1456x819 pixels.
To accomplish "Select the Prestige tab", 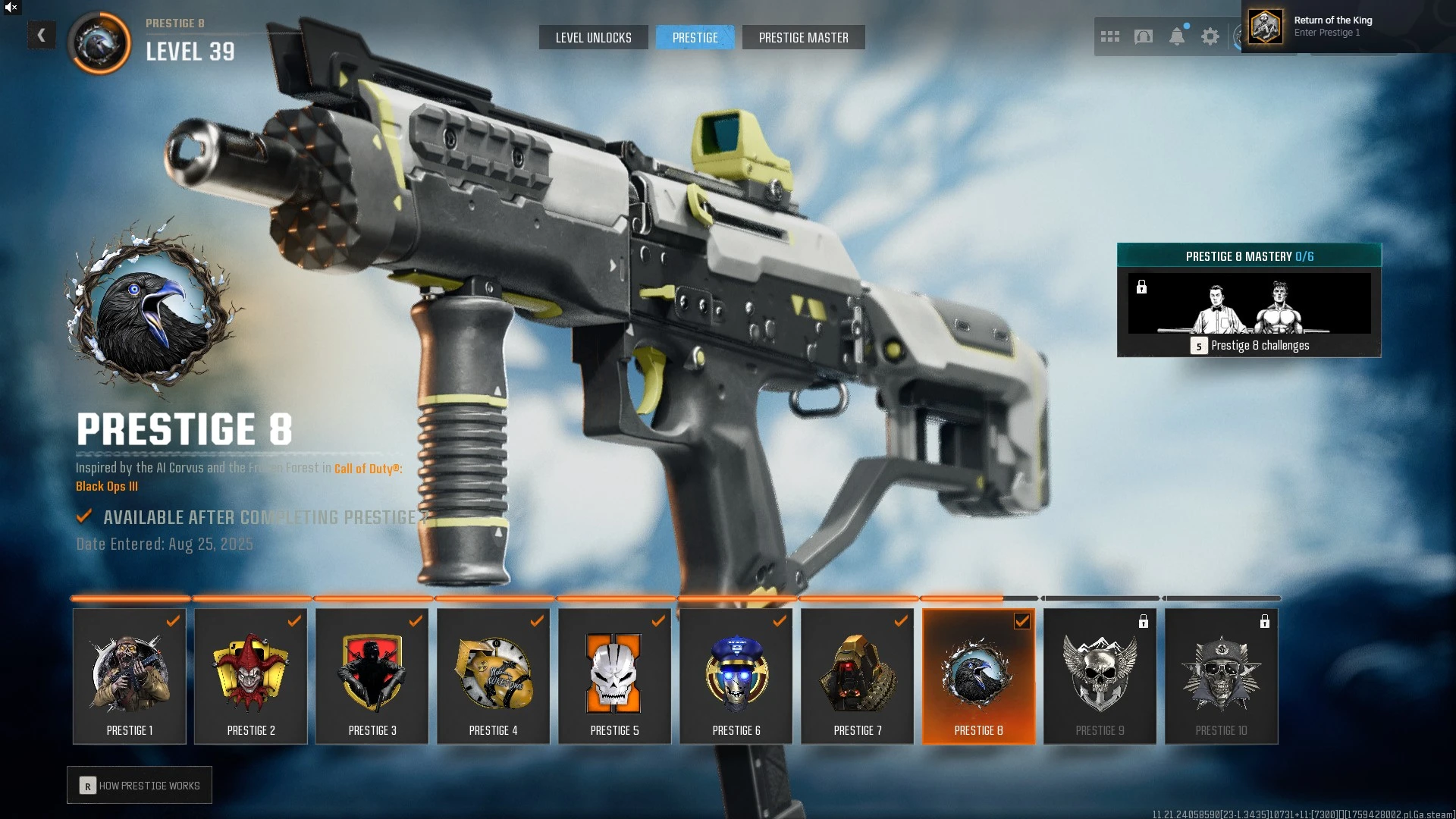I will tap(695, 37).
